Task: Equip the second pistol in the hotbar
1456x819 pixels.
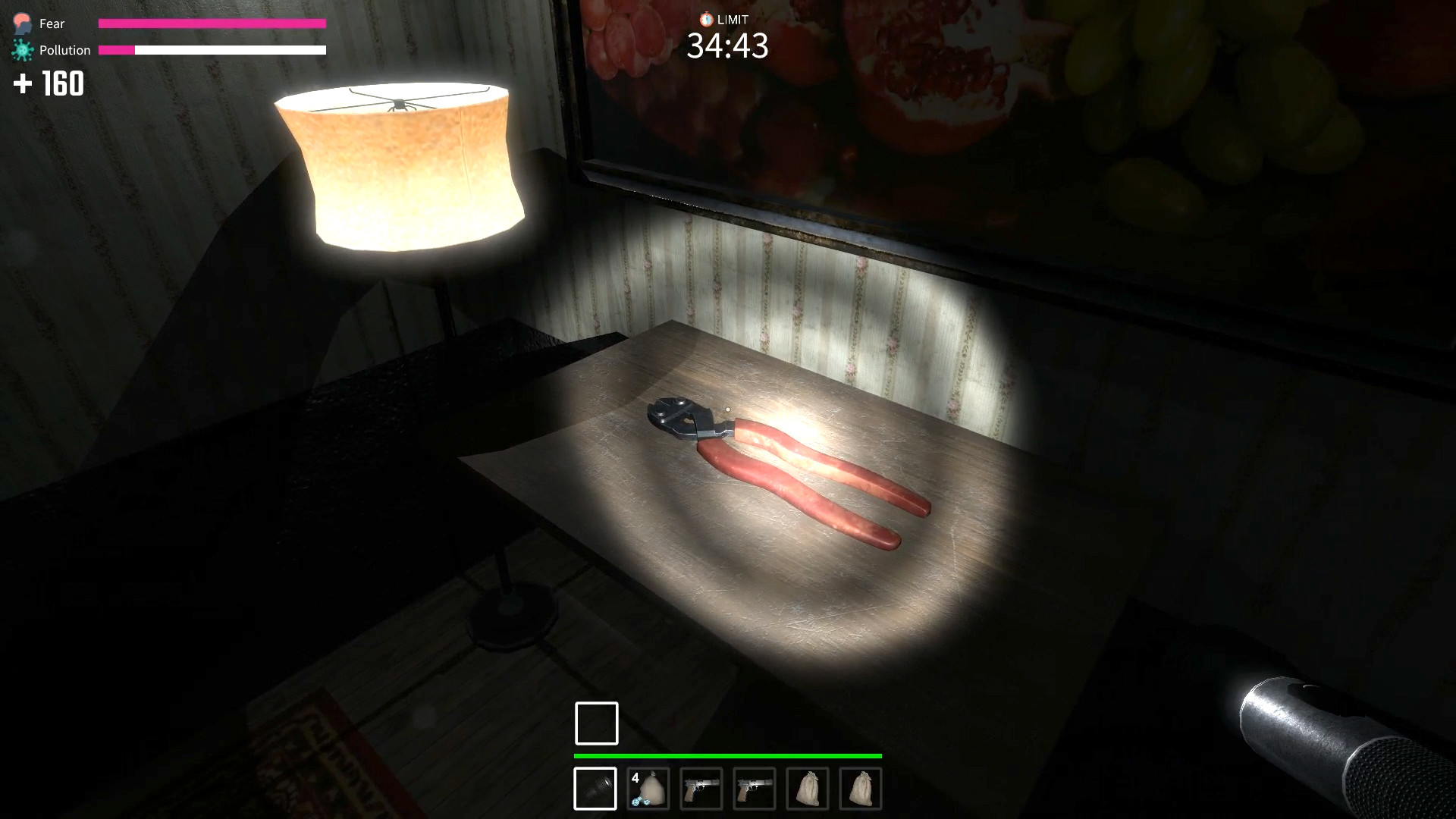Action: click(755, 789)
